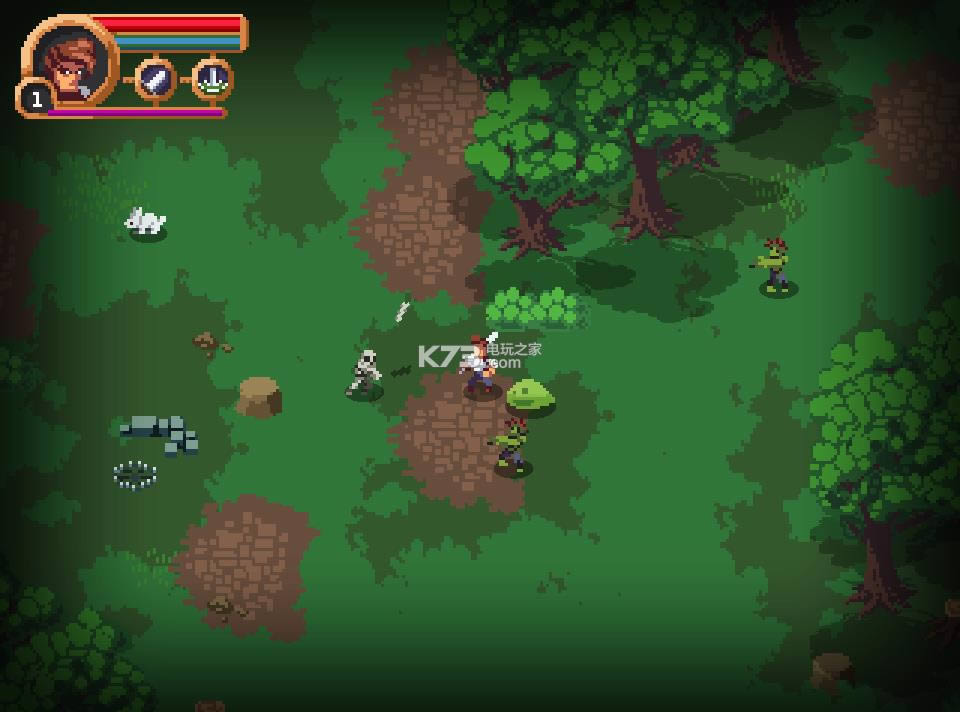Activate the sword slash ability icon
Image resolution: width=960 pixels, height=712 pixels.
[x=155, y=80]
